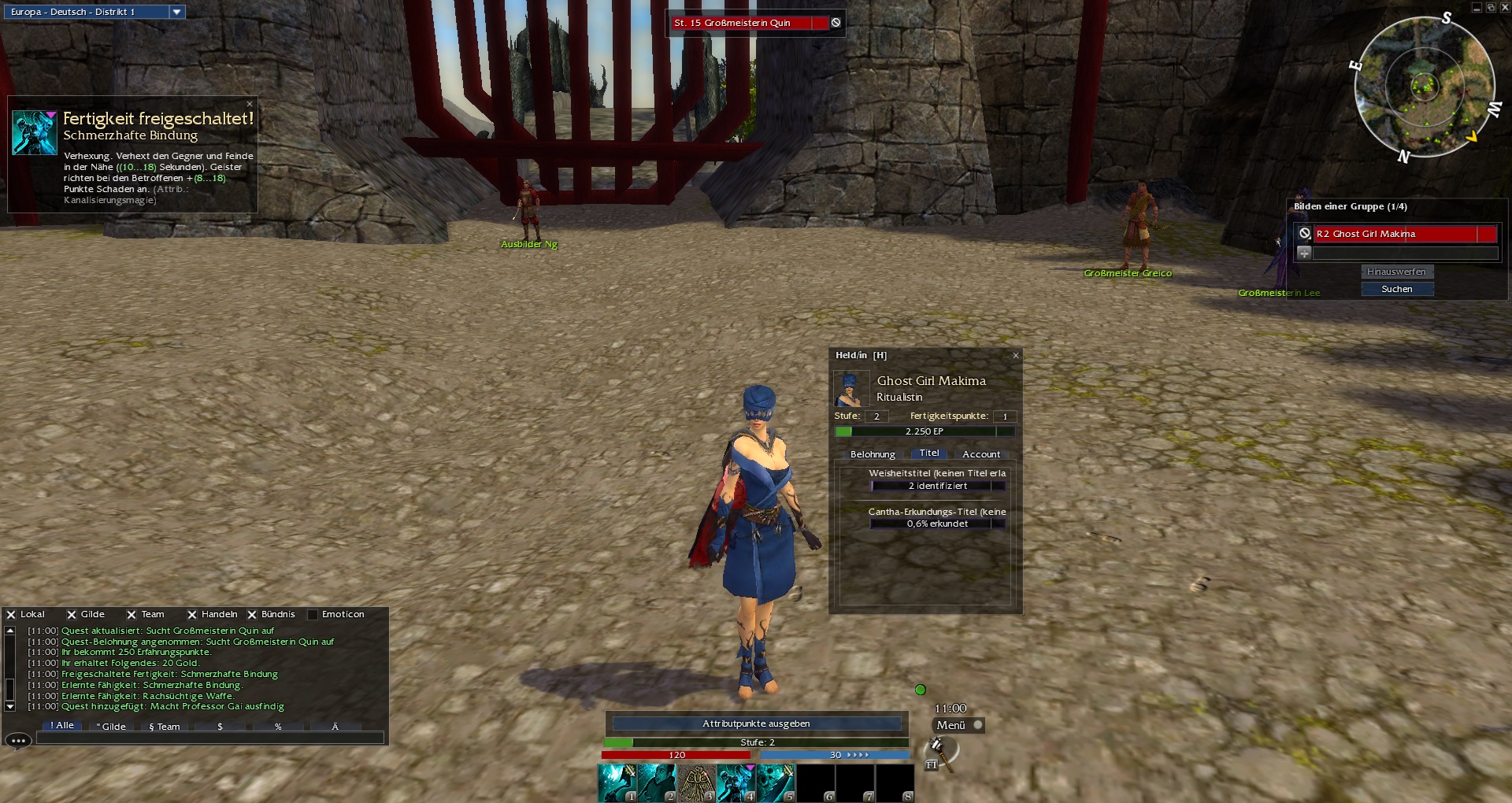The height and width of the screenshot is (803, 1512).
Task: Activate skill slot 3 with golden eagle emblem
Action: tap(696, 783)
